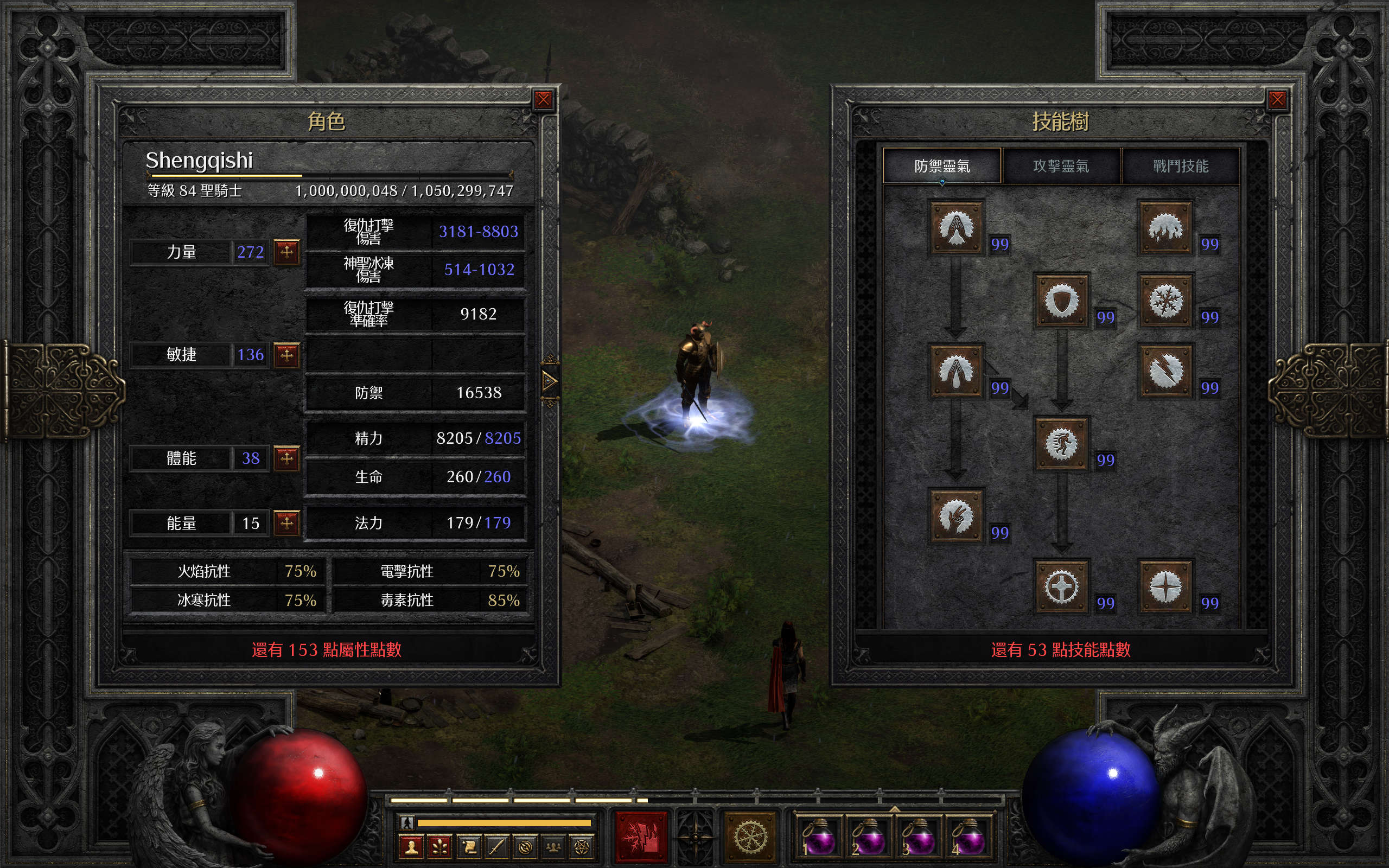1389x868 pixels.
Task: Close the 角色 character panel
Action: pyautogui.click(x=543, y=100)
